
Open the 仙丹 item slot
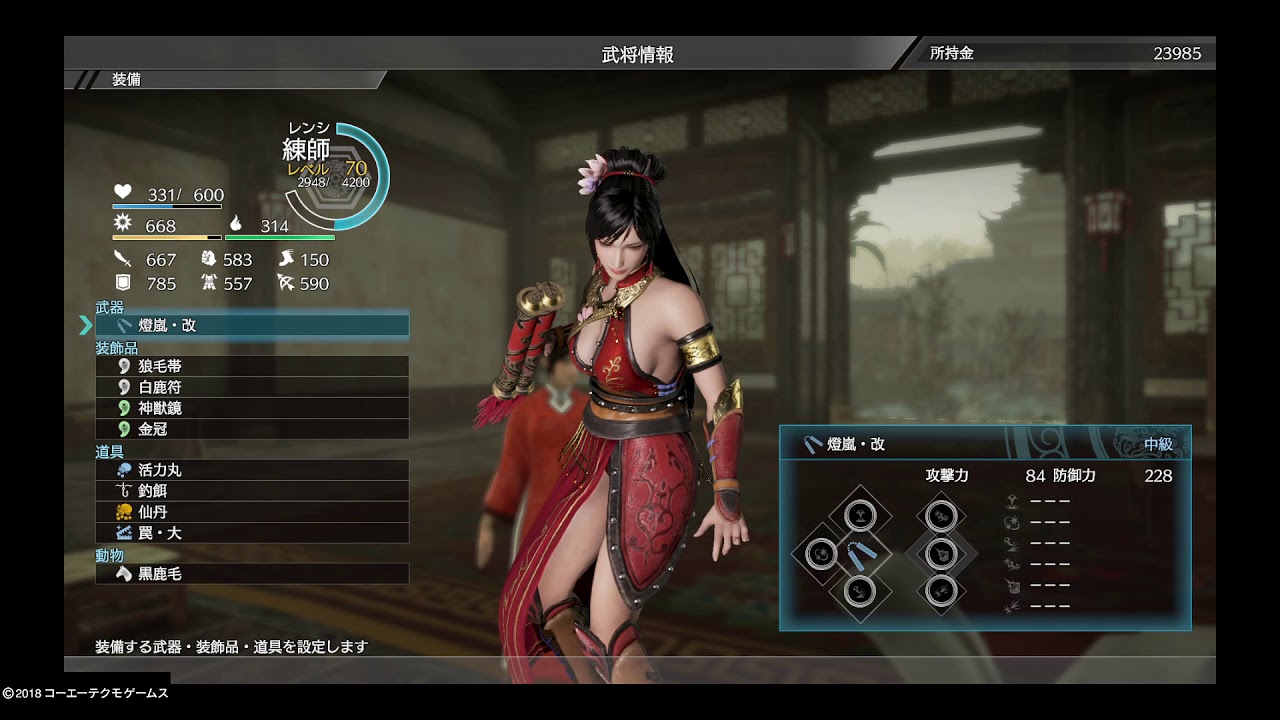pos(252,512)
